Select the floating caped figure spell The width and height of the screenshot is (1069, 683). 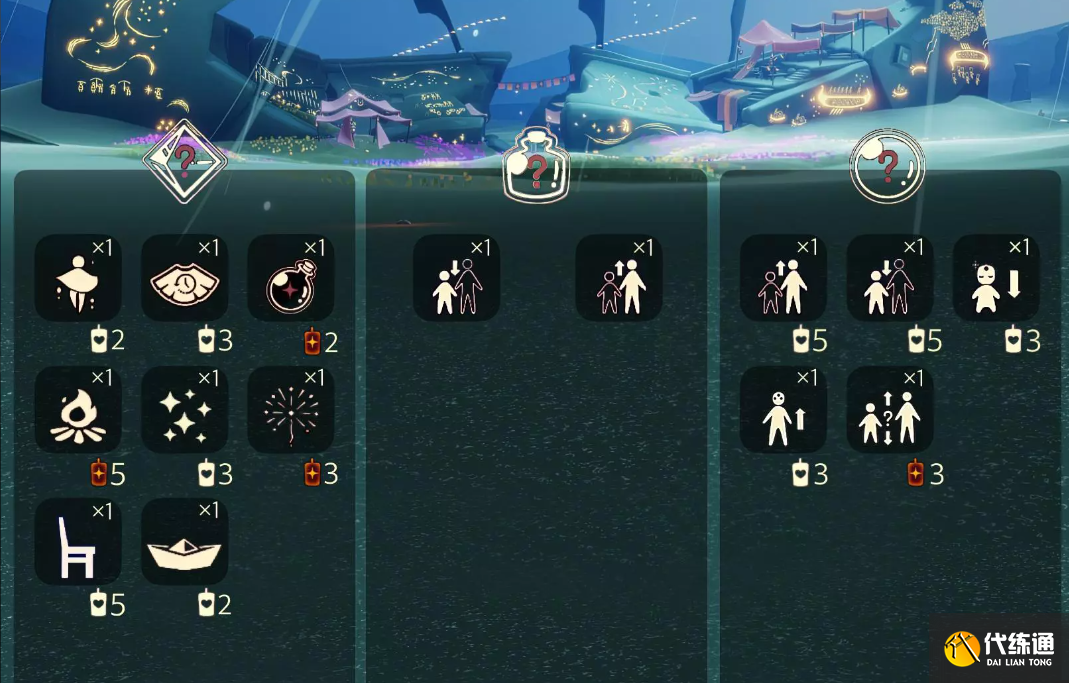pos(78,278)
